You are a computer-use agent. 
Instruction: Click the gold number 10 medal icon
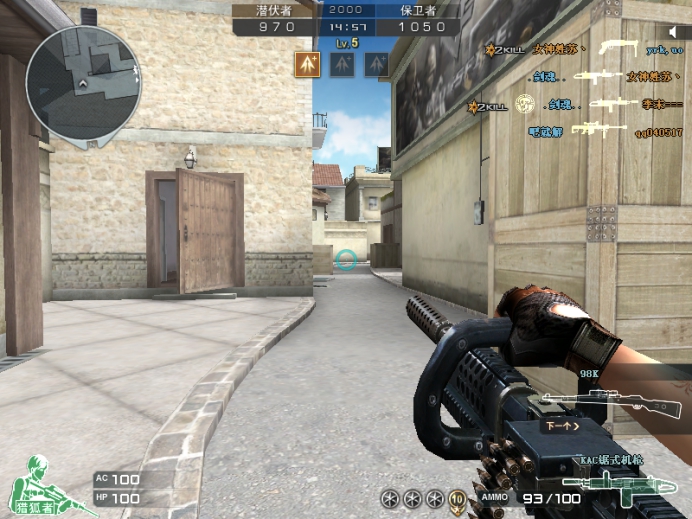(x=457, y=498)
